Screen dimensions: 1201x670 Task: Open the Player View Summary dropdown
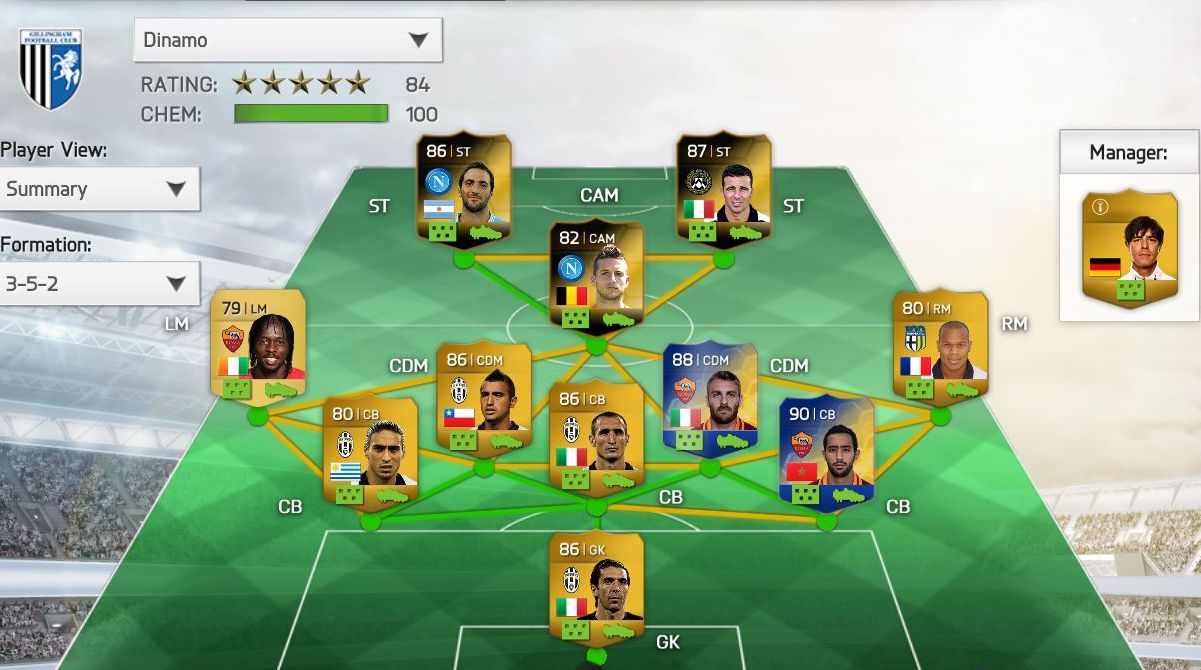(x=99, y=189)
